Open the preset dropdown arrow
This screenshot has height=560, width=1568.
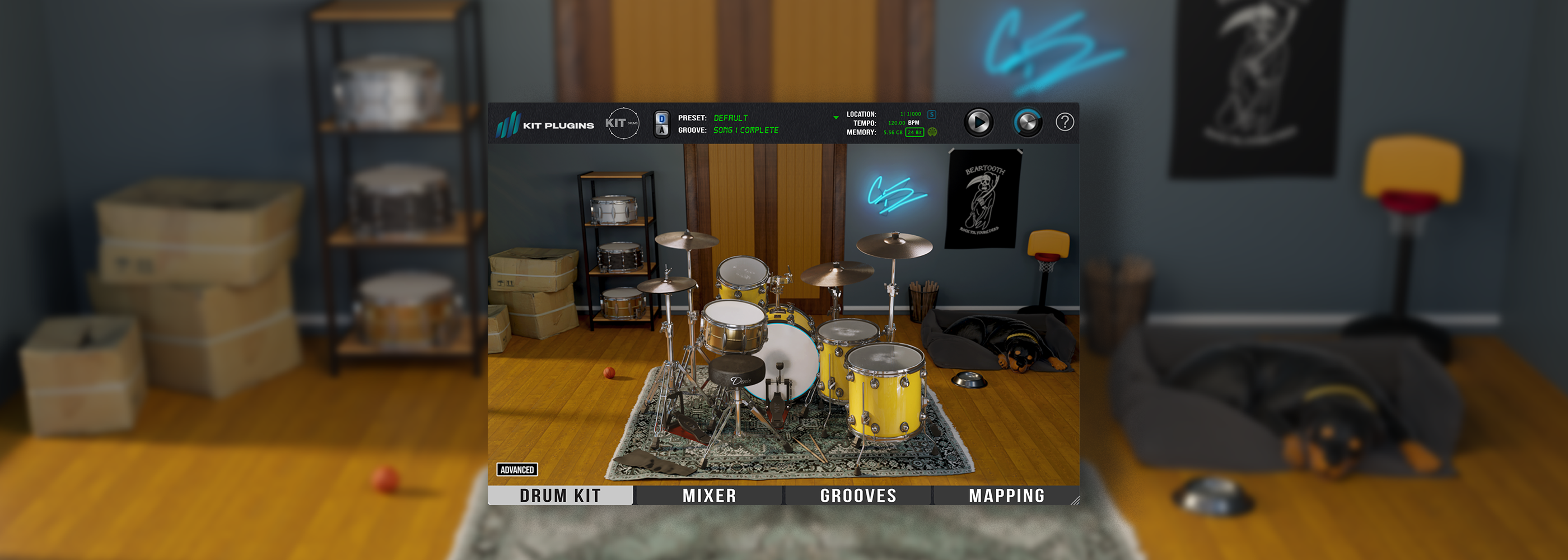[x=836, y=118]
